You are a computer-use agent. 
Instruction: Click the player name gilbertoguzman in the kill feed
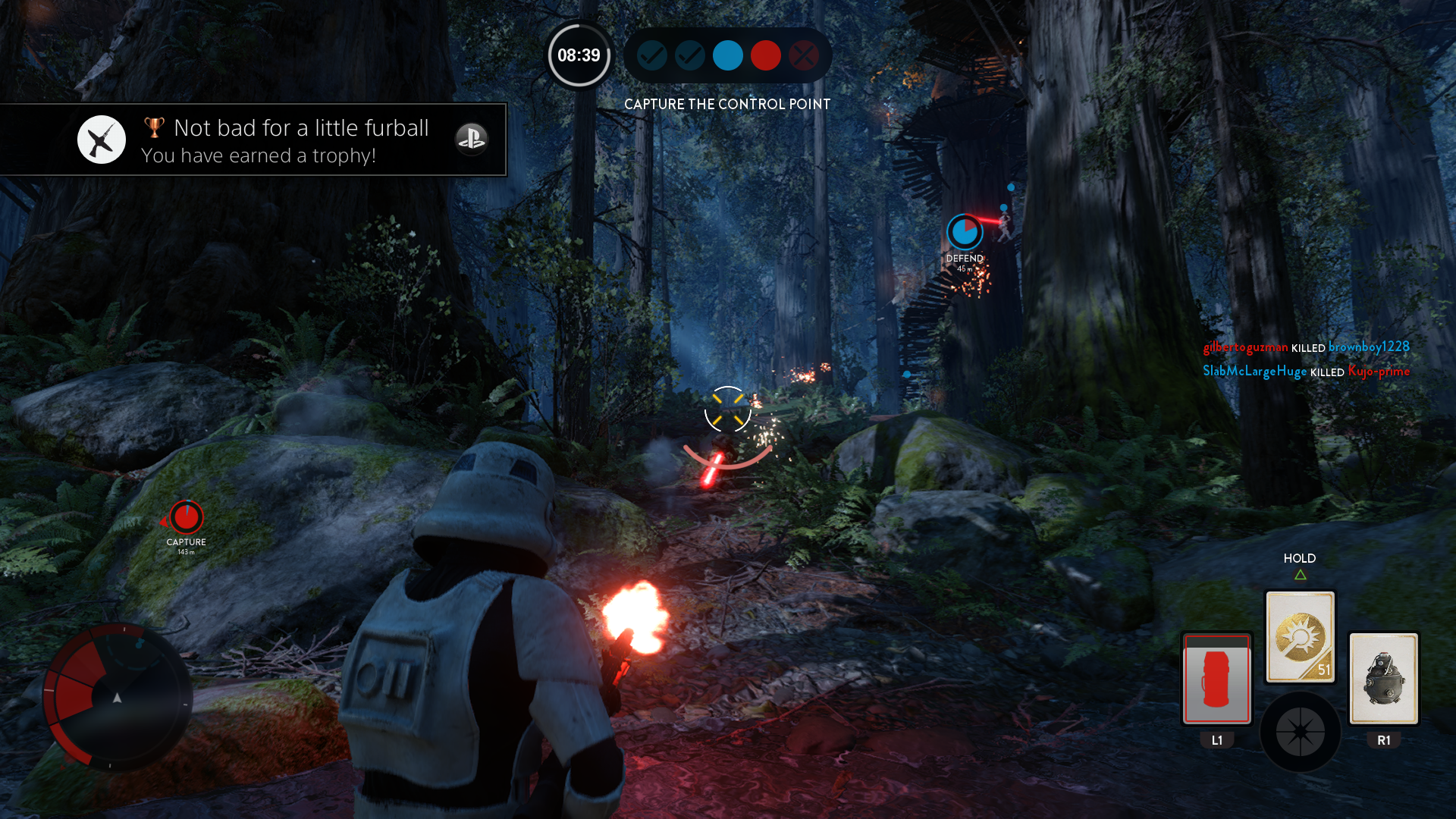1245,347
